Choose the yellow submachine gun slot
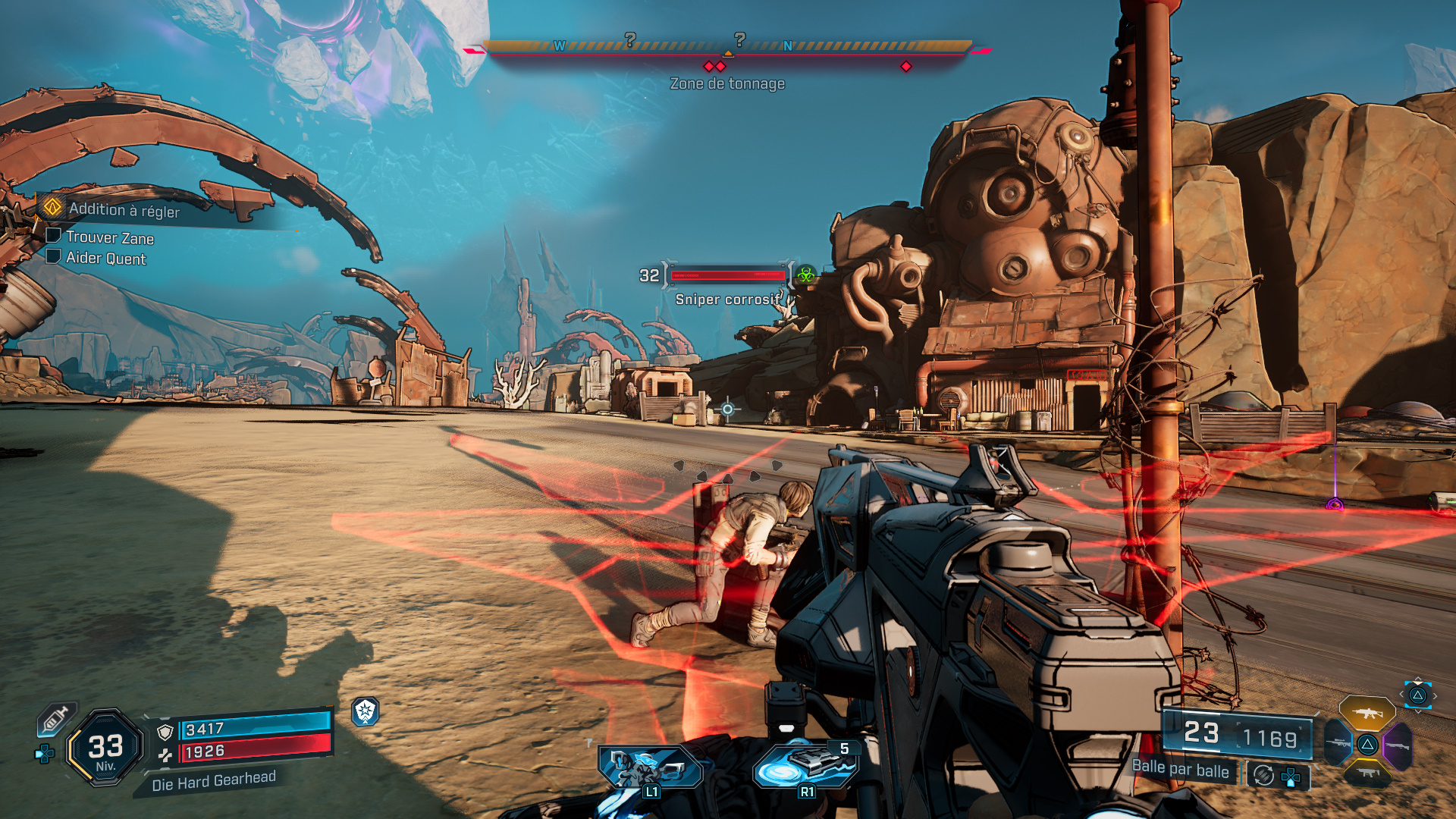Viewport: 1456px width, 819px height. pos(1367,773)
